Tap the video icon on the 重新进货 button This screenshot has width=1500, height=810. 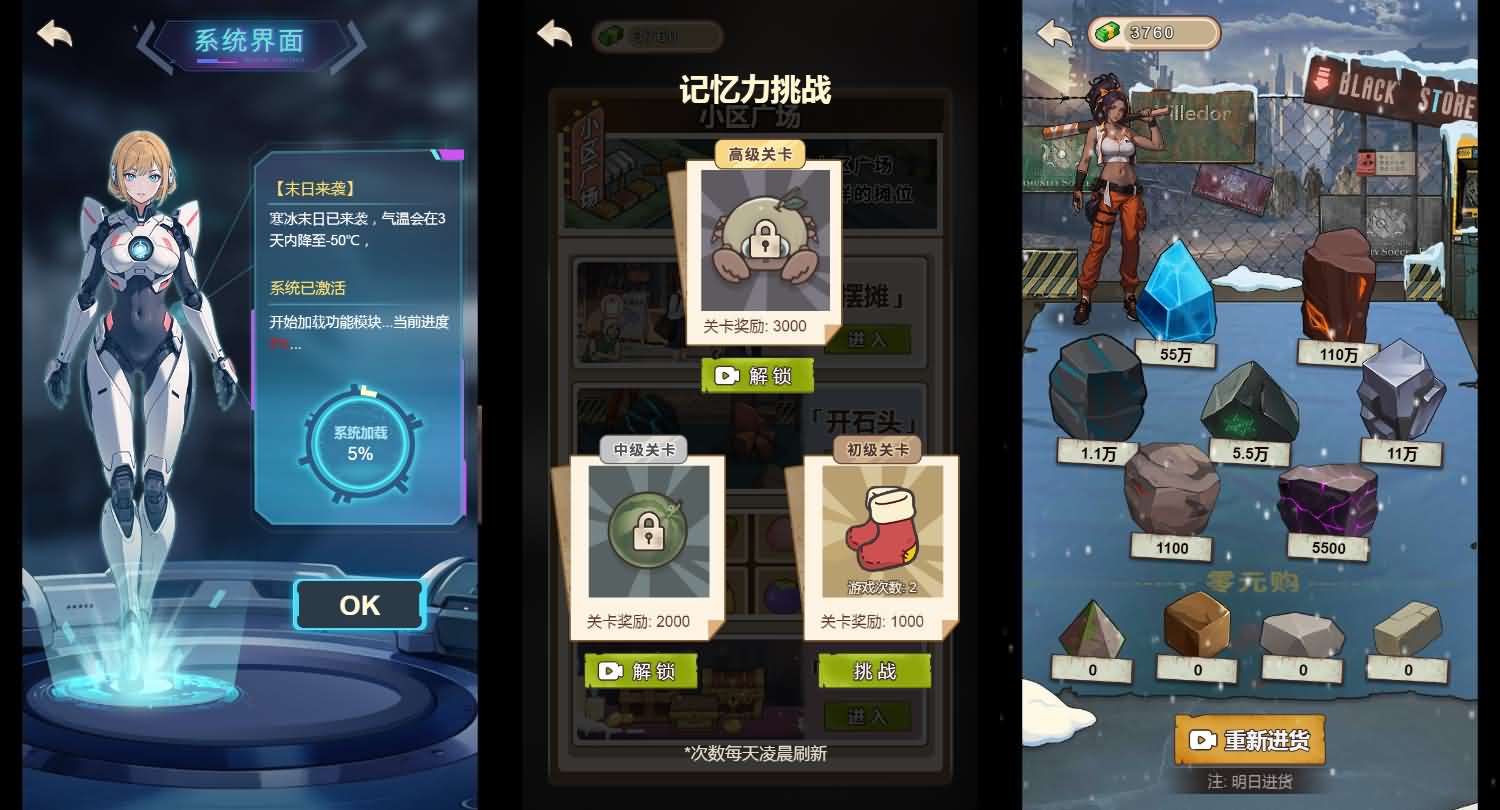(x=1201, y=739)
